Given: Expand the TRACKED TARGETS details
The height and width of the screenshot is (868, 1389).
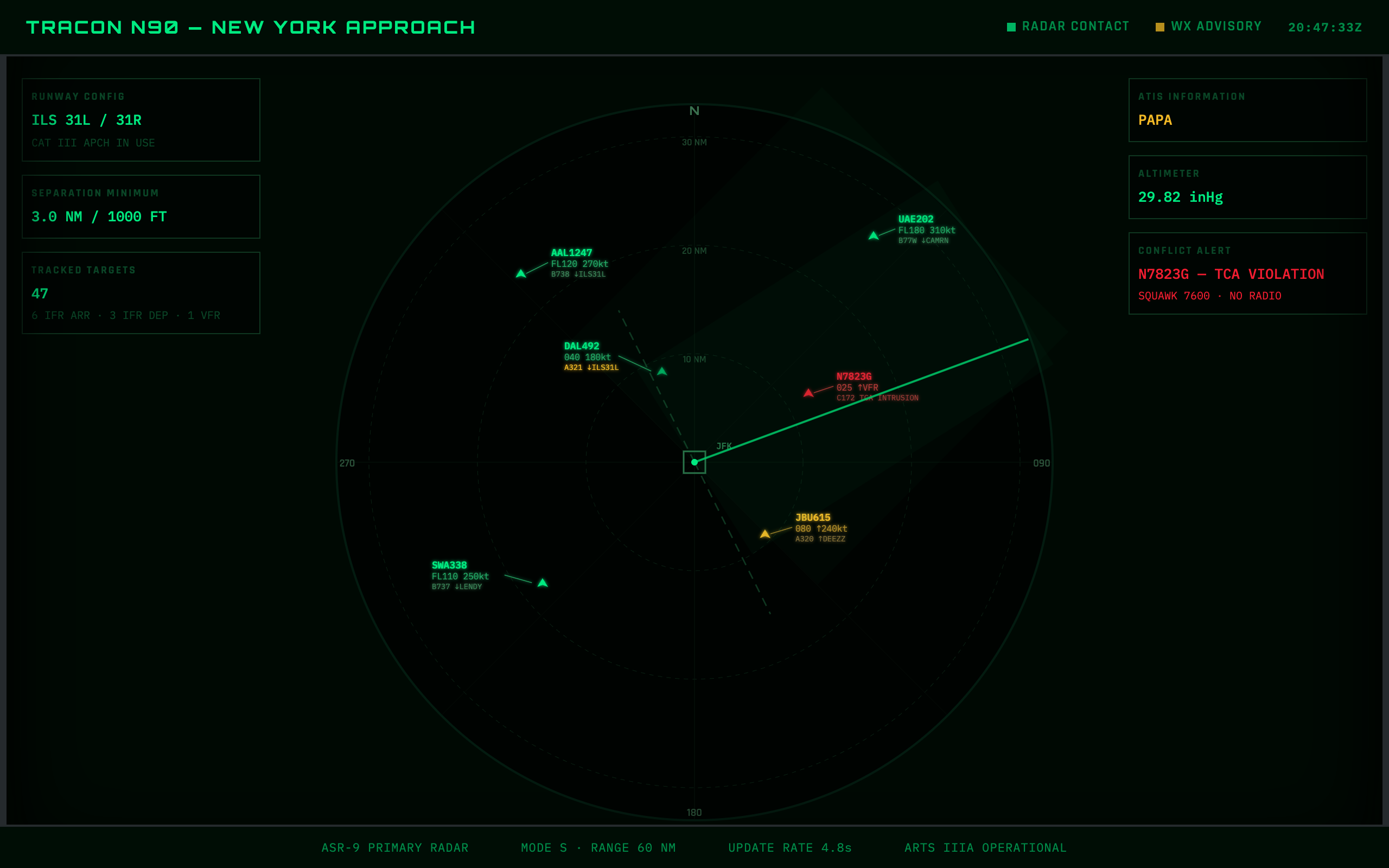Looking at the screenshot, I should (141, 293).
